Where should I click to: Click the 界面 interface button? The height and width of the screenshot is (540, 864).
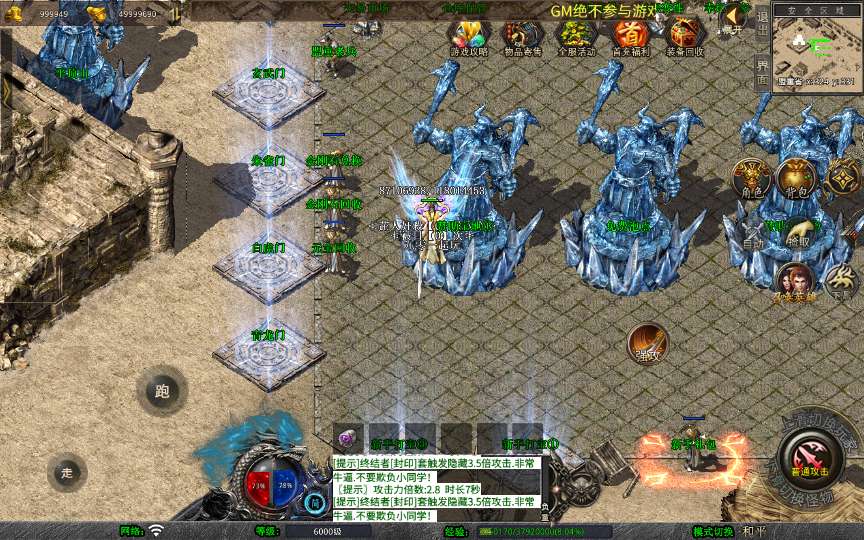[761, 71]
